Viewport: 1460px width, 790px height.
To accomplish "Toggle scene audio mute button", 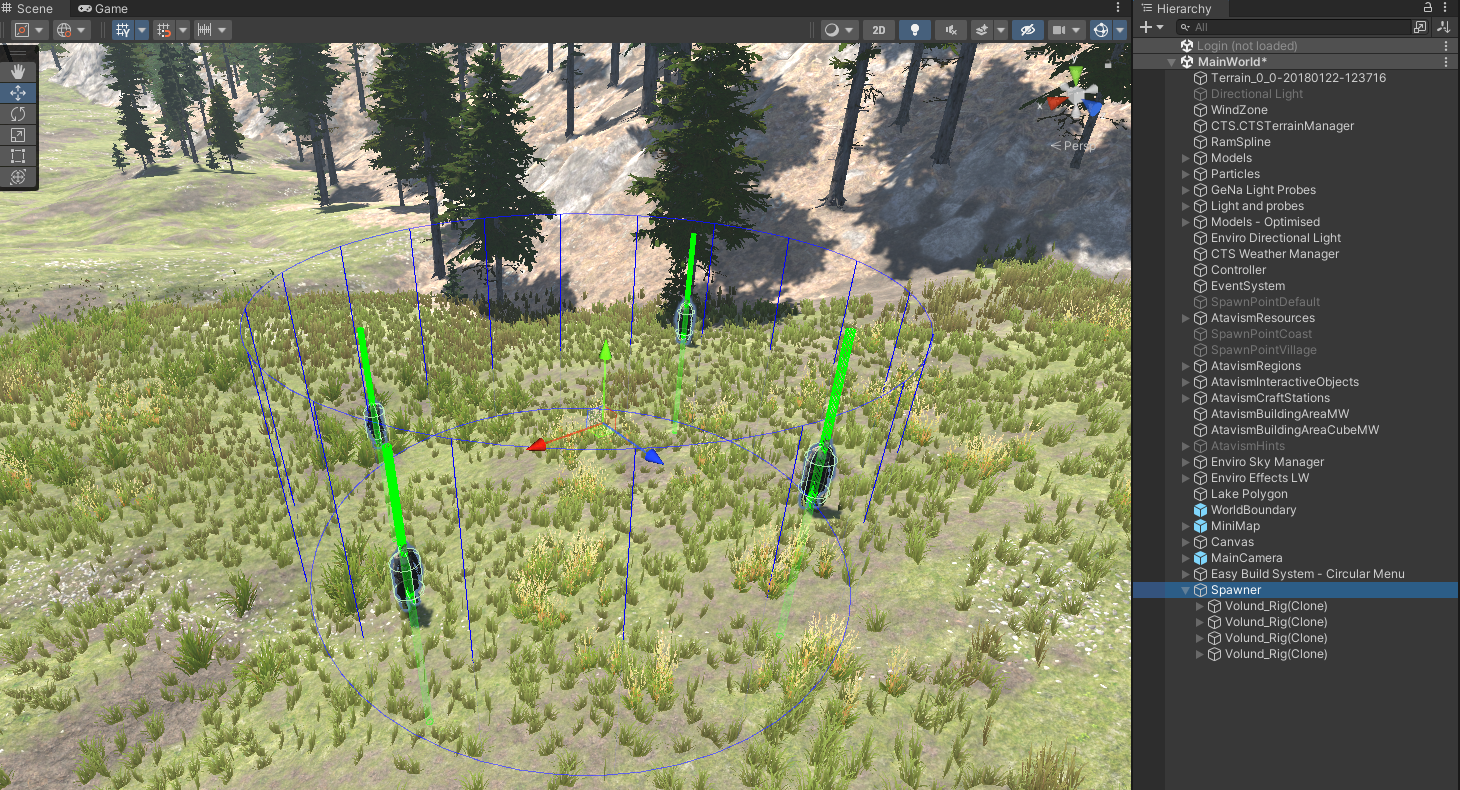I will pyautogui.click(x=950, y=30).
